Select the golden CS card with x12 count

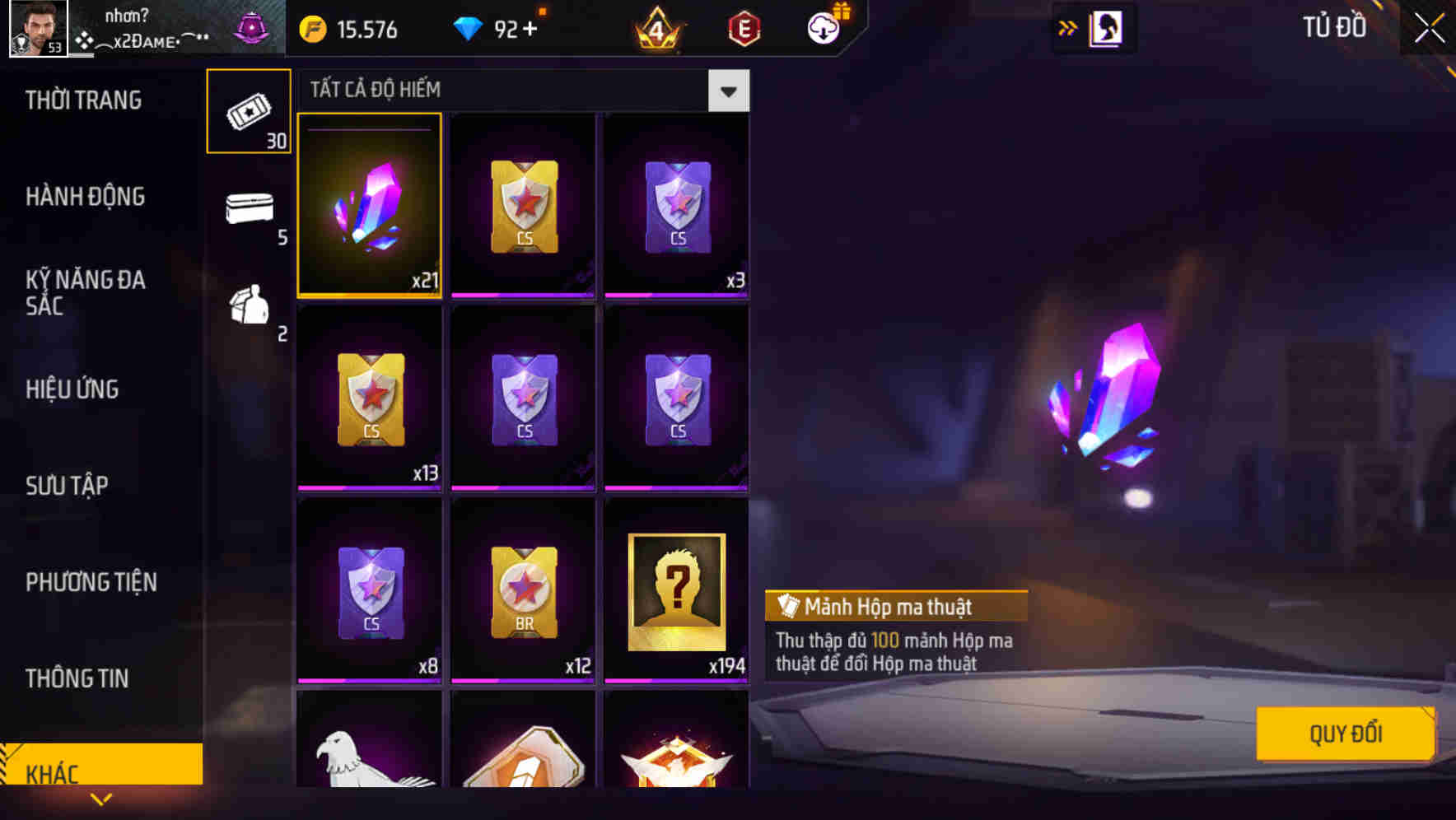[x=522, y=591]
